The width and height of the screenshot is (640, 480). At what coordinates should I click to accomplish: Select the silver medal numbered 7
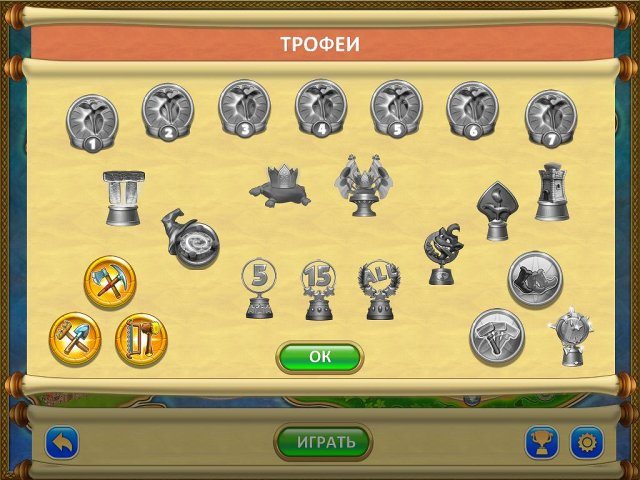pos(550,115)
